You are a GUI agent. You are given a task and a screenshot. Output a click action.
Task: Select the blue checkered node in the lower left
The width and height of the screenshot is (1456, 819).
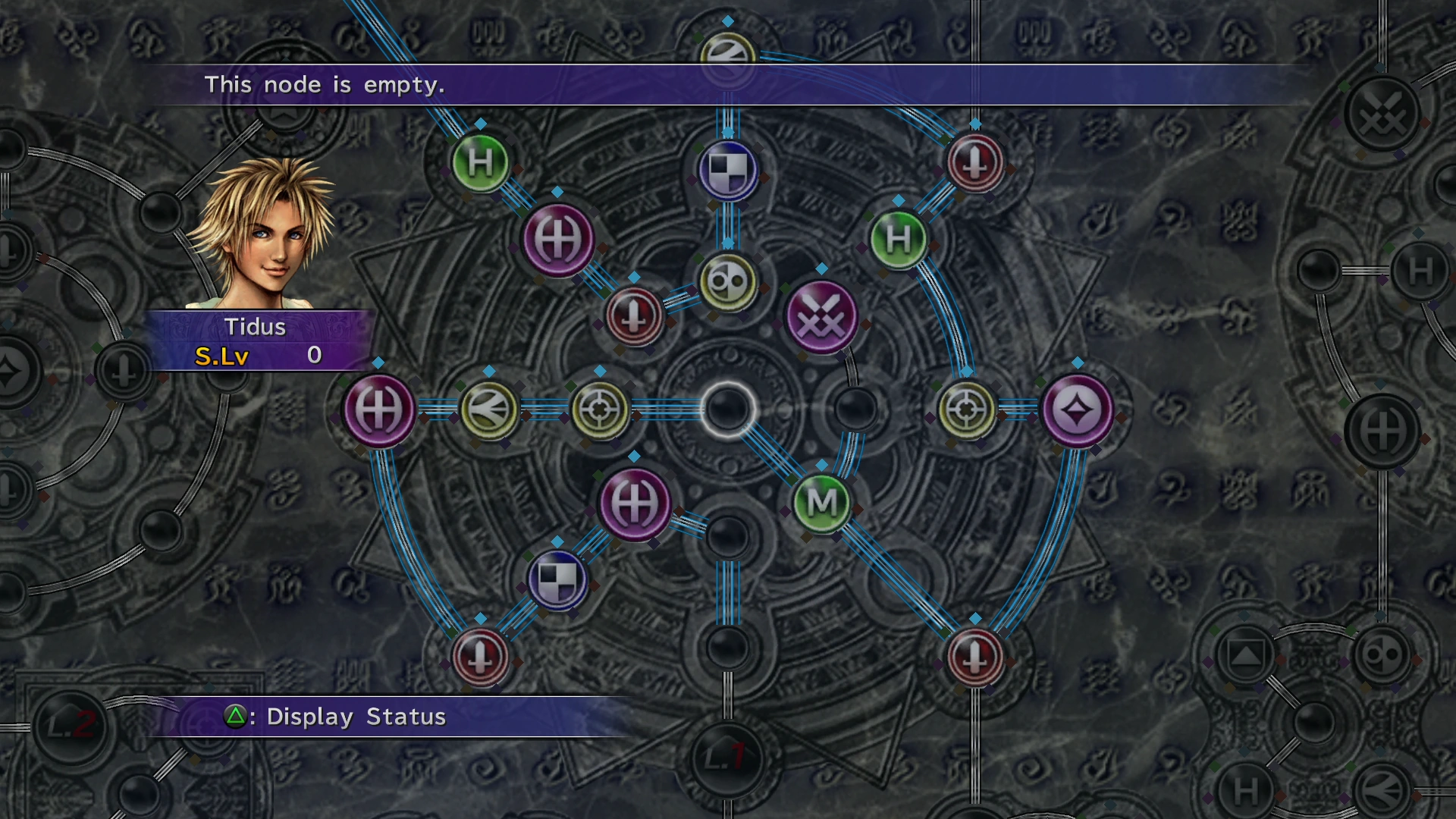pyautogui.click(x=559, y=579)
